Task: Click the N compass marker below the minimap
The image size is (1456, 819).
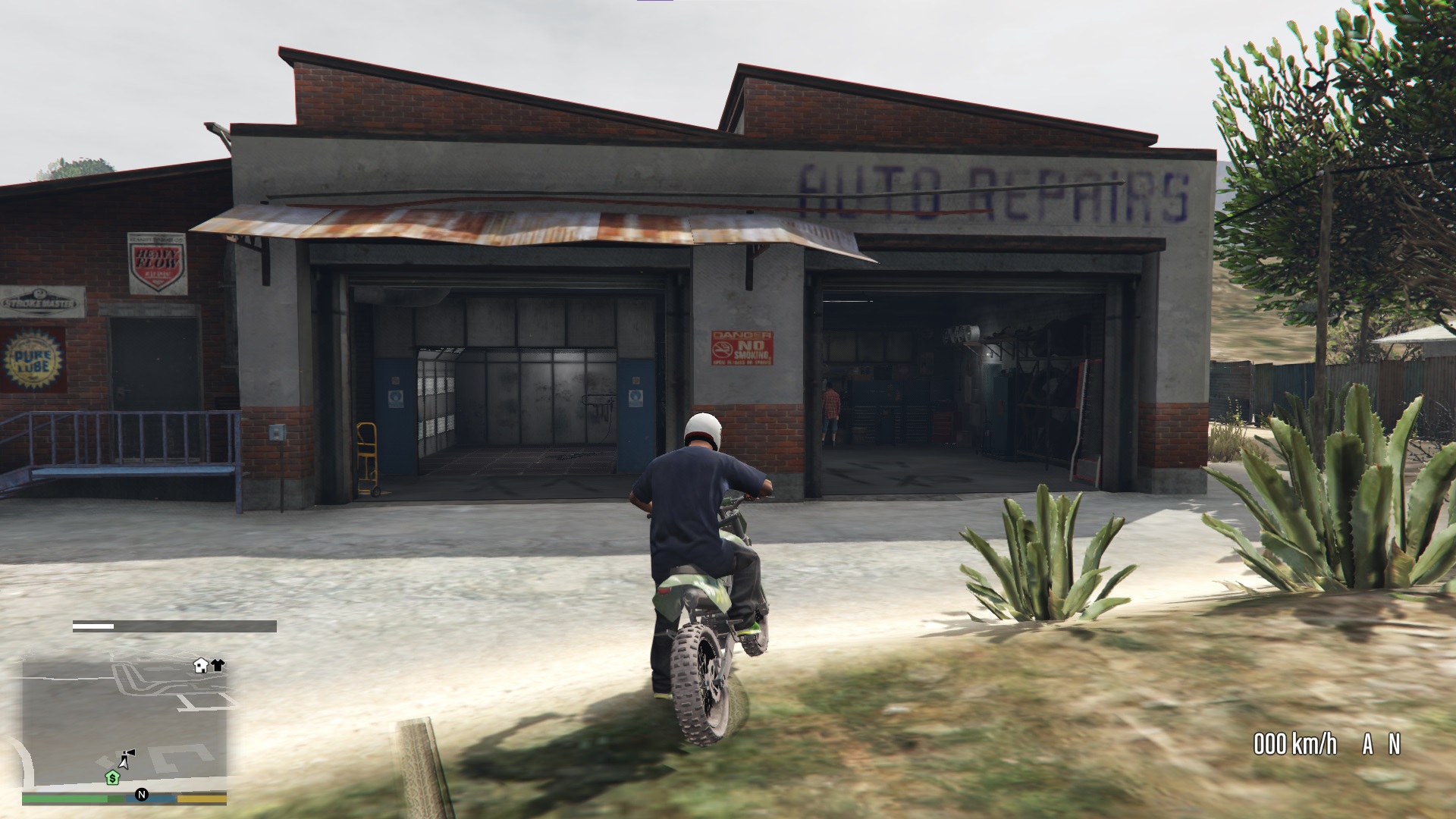Action: pyautogui.click(x=140, y=793)
